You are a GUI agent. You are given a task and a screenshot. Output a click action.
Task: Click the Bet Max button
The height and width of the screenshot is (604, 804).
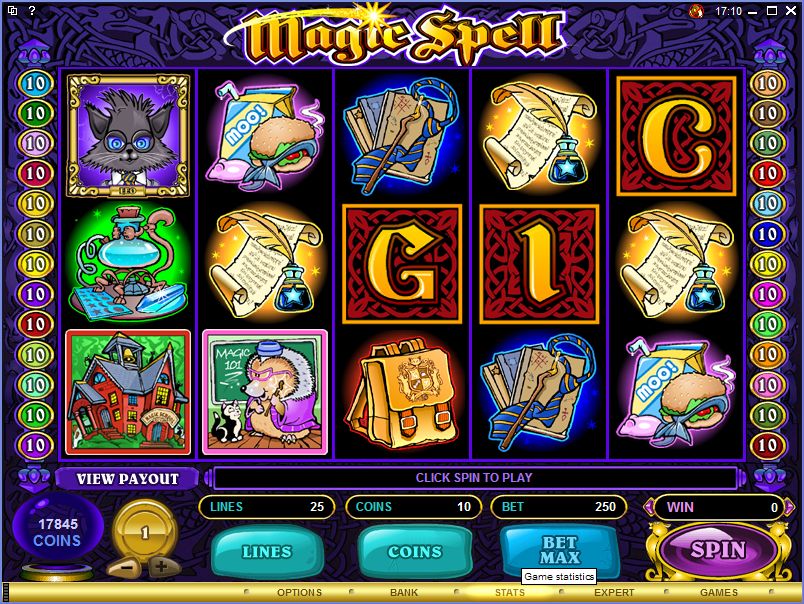(559, 549)
